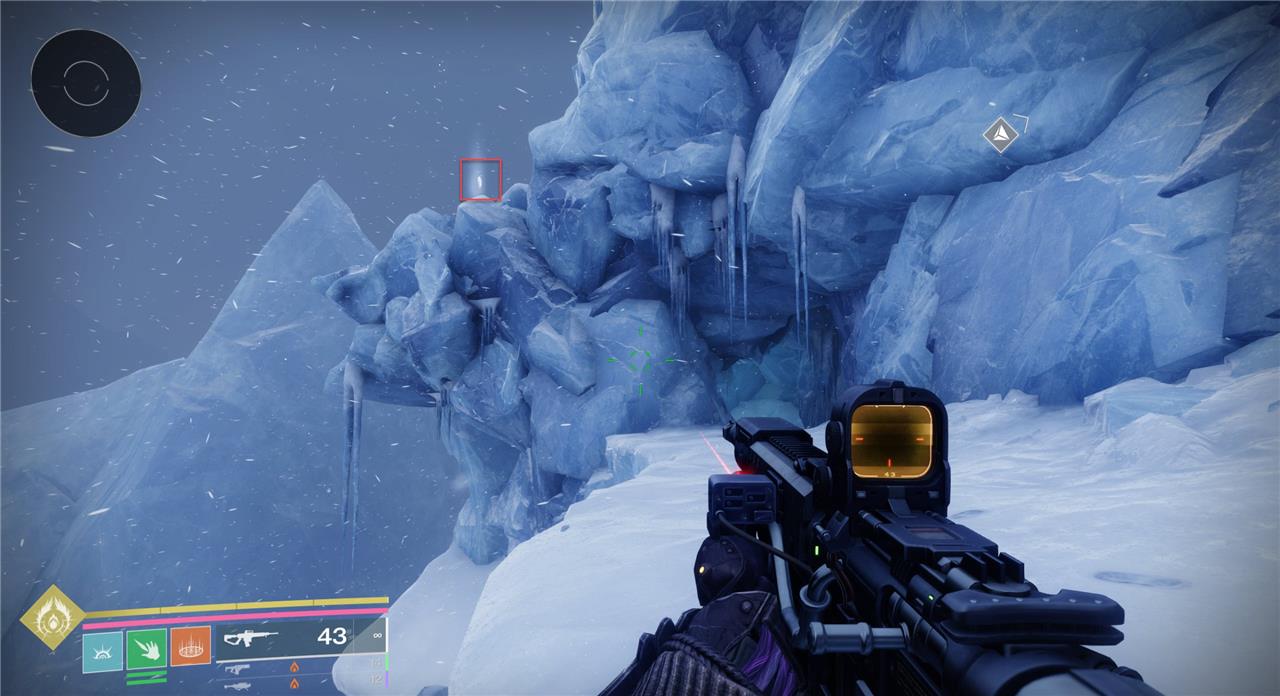The width and height of the screenshot is (1280, 696).
Task: Use the green melee hand ability icon
Action: coord(146,648)
